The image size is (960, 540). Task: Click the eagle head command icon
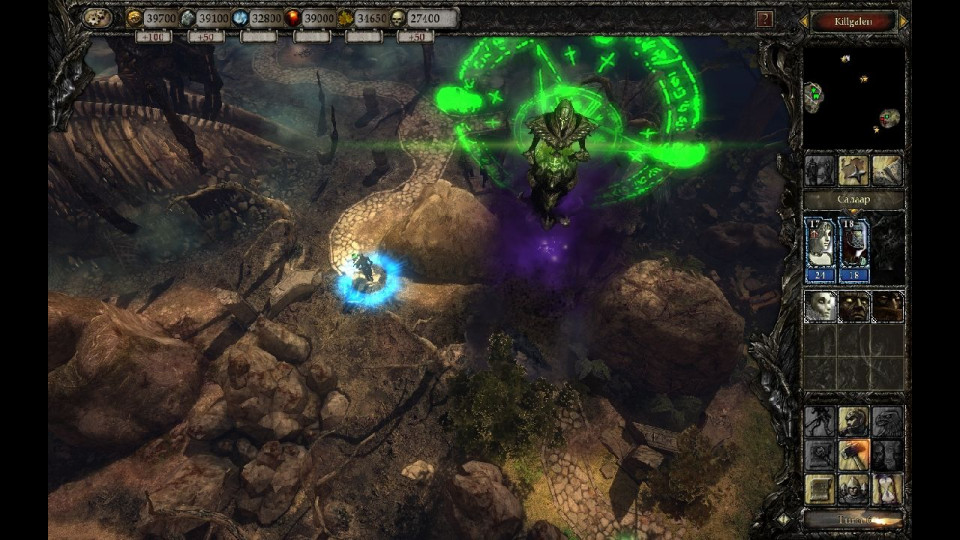[x=887, y=422]
